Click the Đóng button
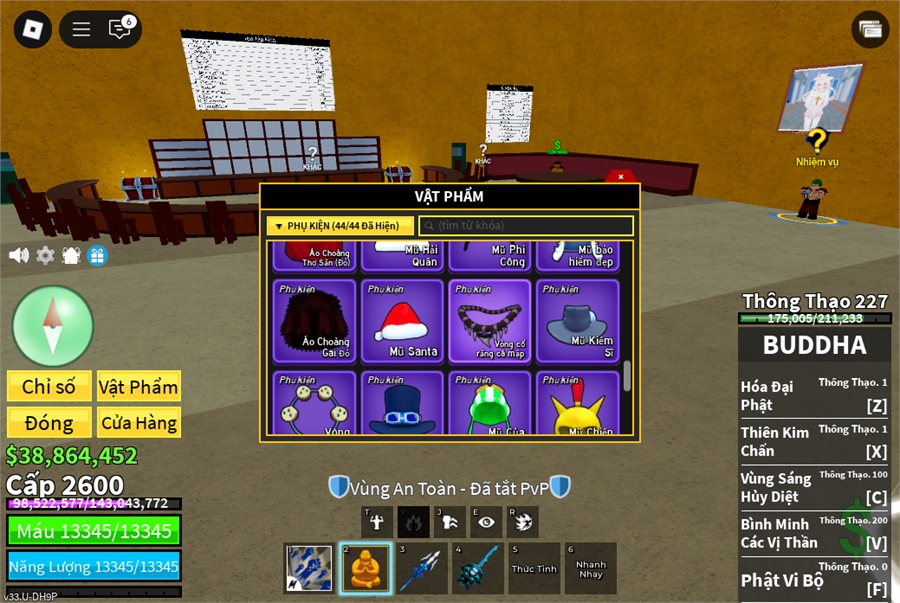 [49, 422]
